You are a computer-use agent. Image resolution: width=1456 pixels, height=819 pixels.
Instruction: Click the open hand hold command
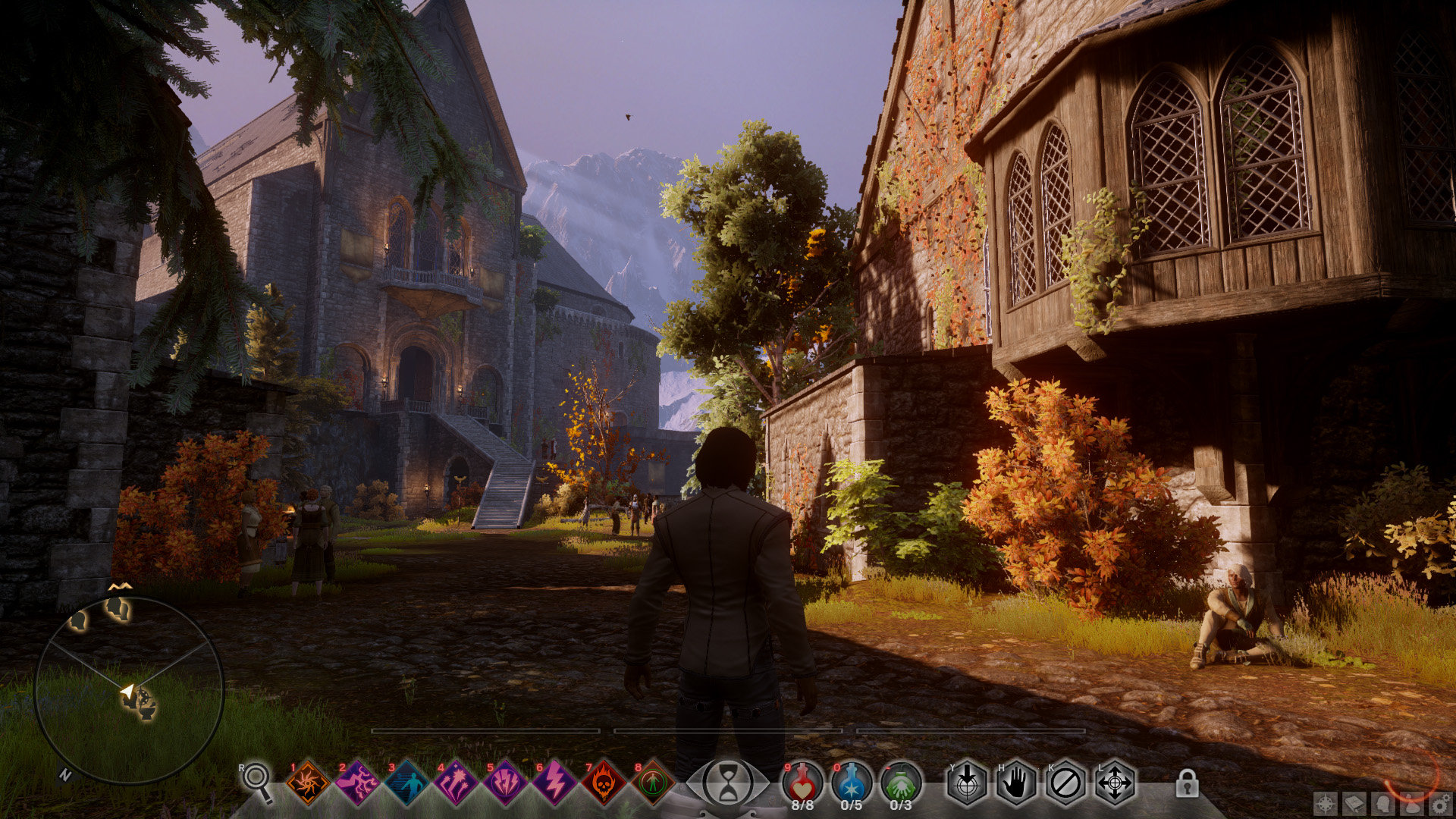pos(1016,783)
